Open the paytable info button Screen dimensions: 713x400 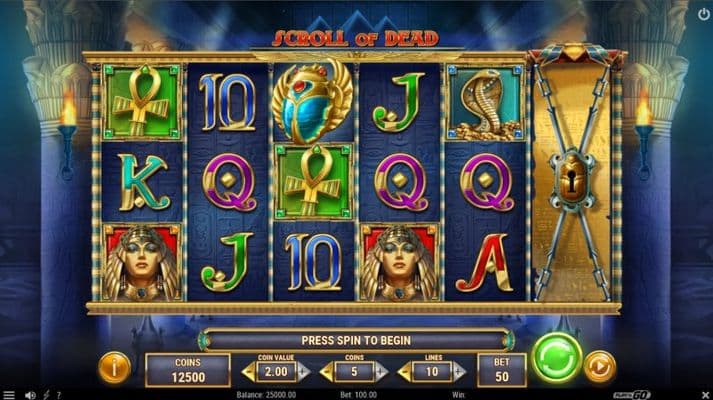click(x=113, y=367)
